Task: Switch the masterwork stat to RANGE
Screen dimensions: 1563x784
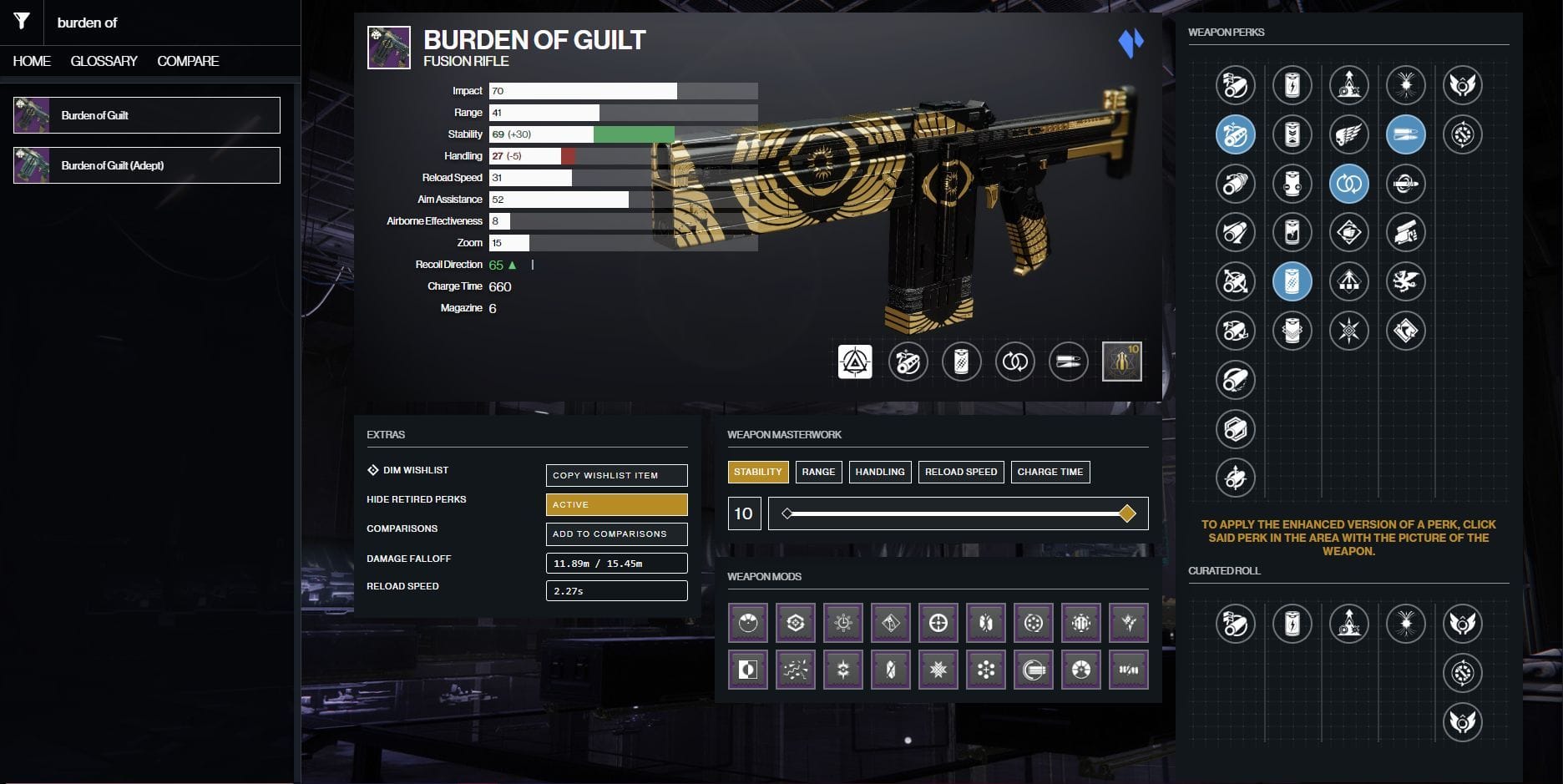Action: (818, 472)
